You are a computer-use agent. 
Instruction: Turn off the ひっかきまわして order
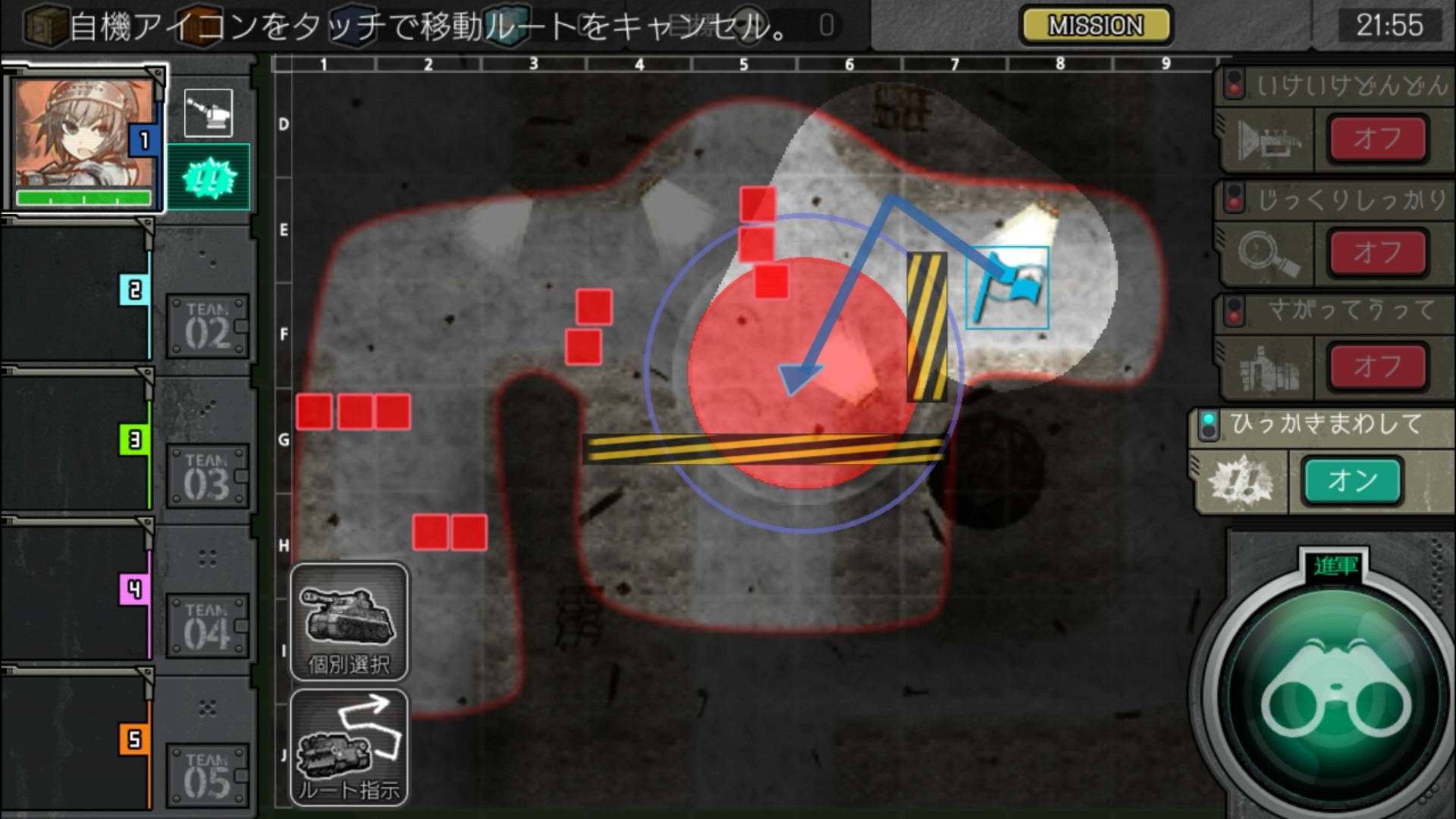(x=1352, y=481)
